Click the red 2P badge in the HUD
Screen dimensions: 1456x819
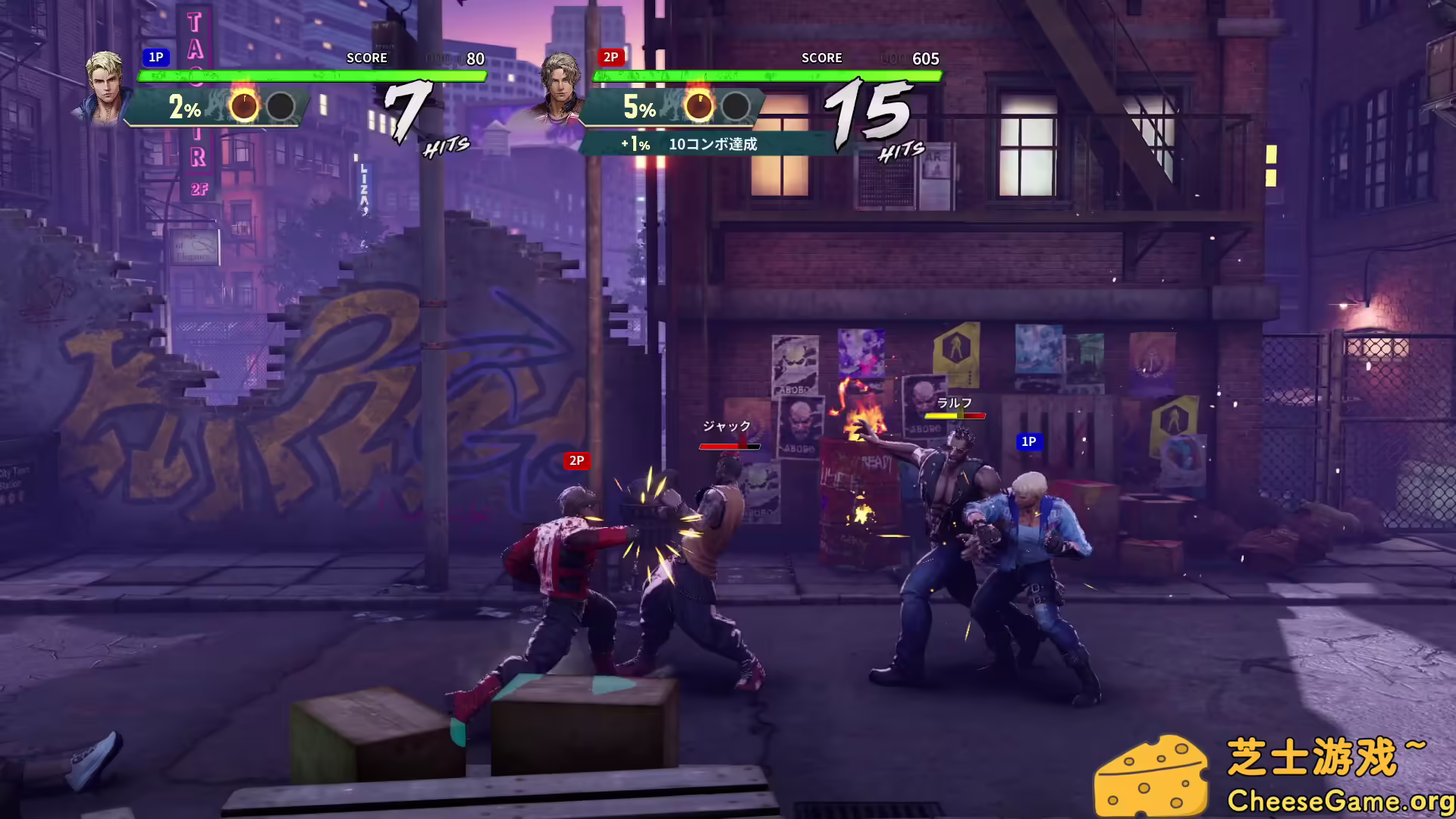point(611,57)
